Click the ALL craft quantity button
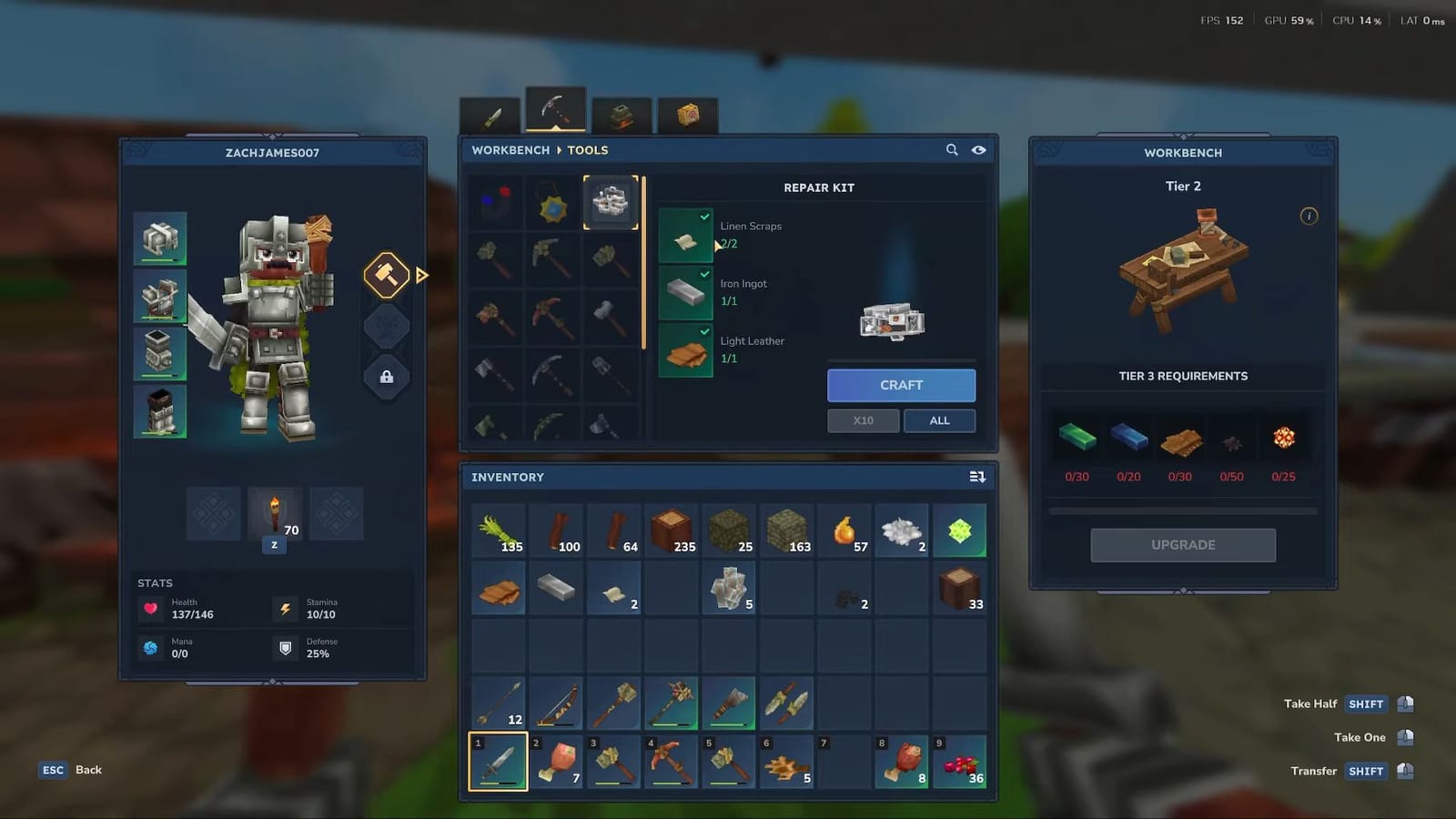The height and width of the screenshot is (819, 1456). point(939,420)
